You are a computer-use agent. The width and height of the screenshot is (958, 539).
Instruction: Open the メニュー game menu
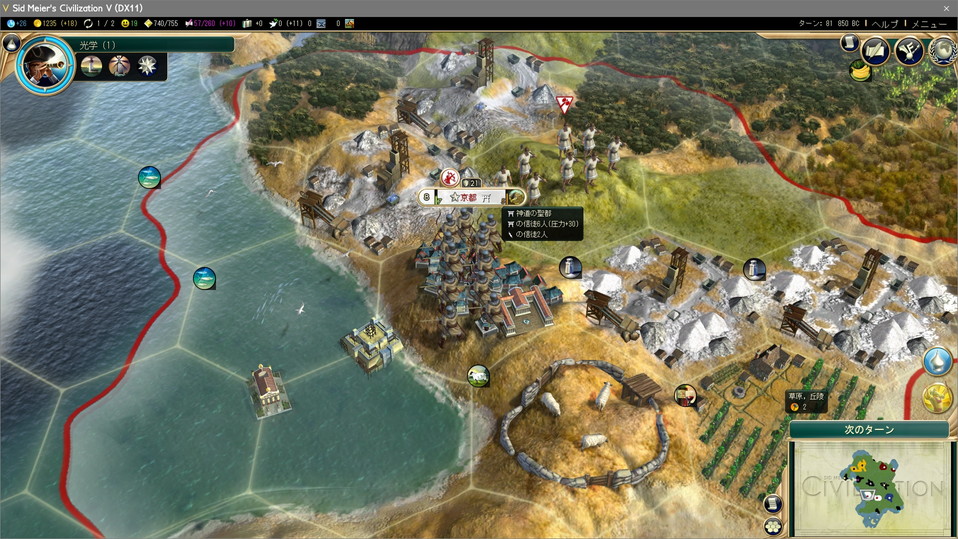pyautogui.click(x=929, y=23)
